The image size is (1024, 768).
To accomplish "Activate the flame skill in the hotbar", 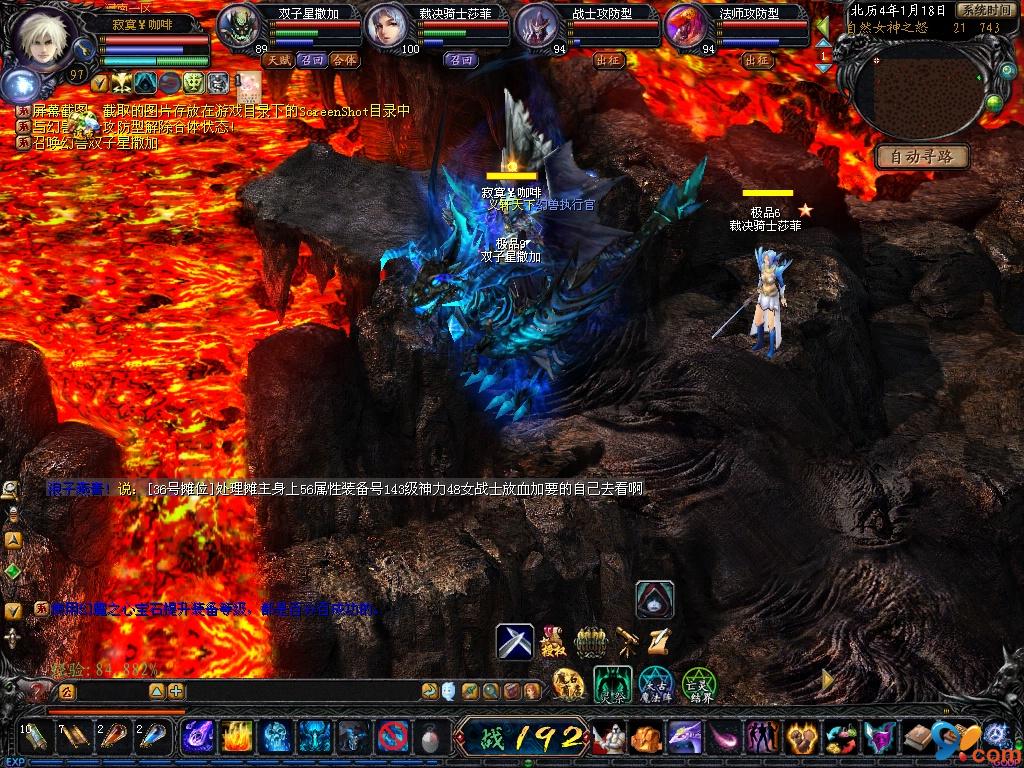I will (237, 738).
